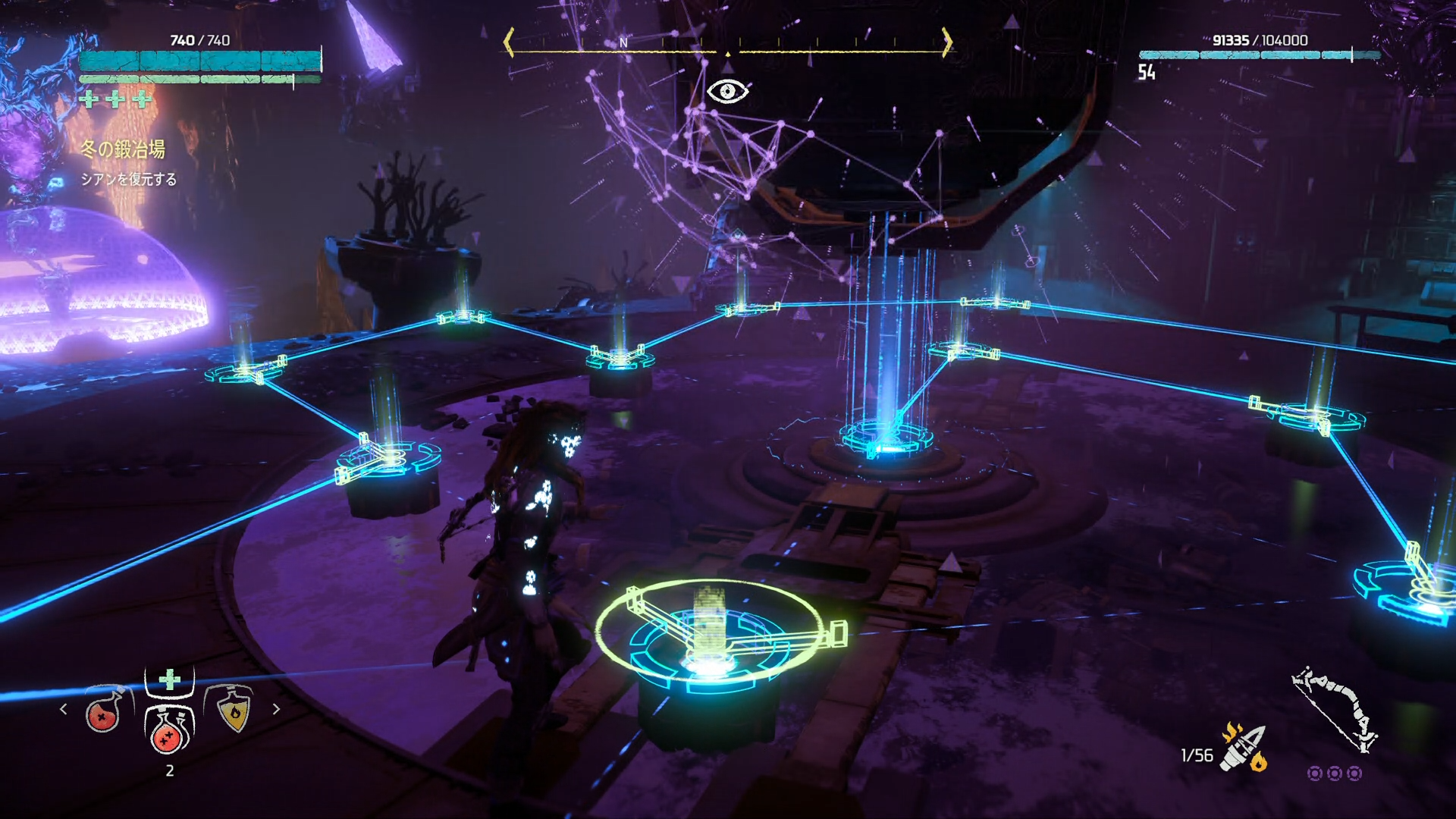Select the compass bar at top

[x=727, y=44]
